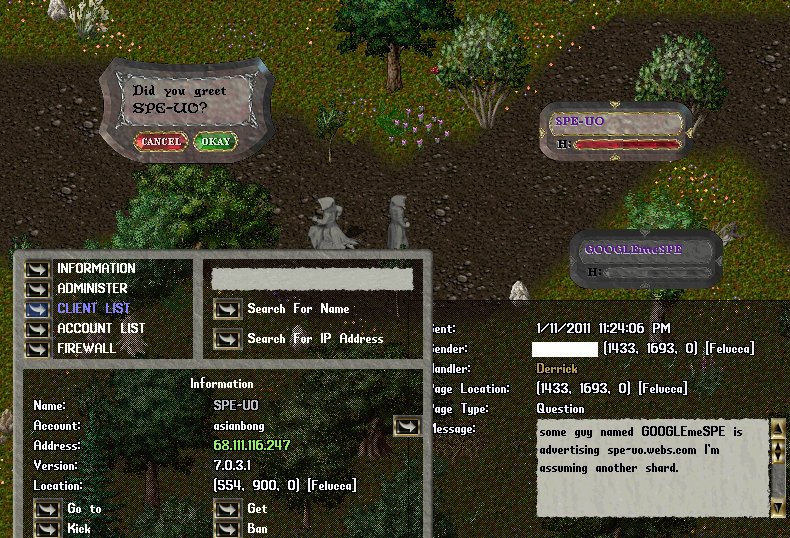The image size is (790, 538).
Task: Run Search For IP Address
Action: pyautogui.click(x=228, y=340)
